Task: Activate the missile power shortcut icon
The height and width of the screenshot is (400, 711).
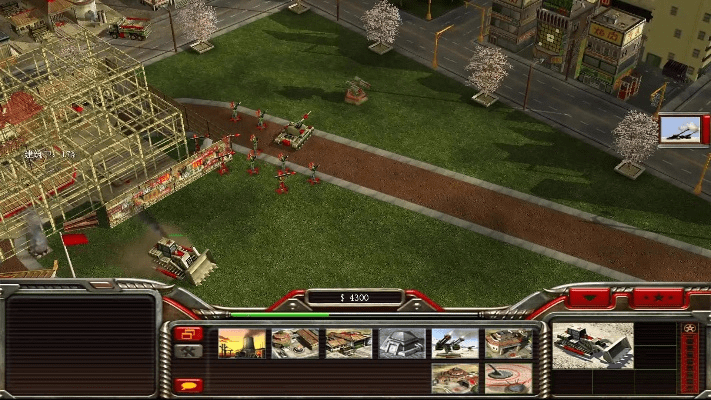Action: click(x=680, y=130)
